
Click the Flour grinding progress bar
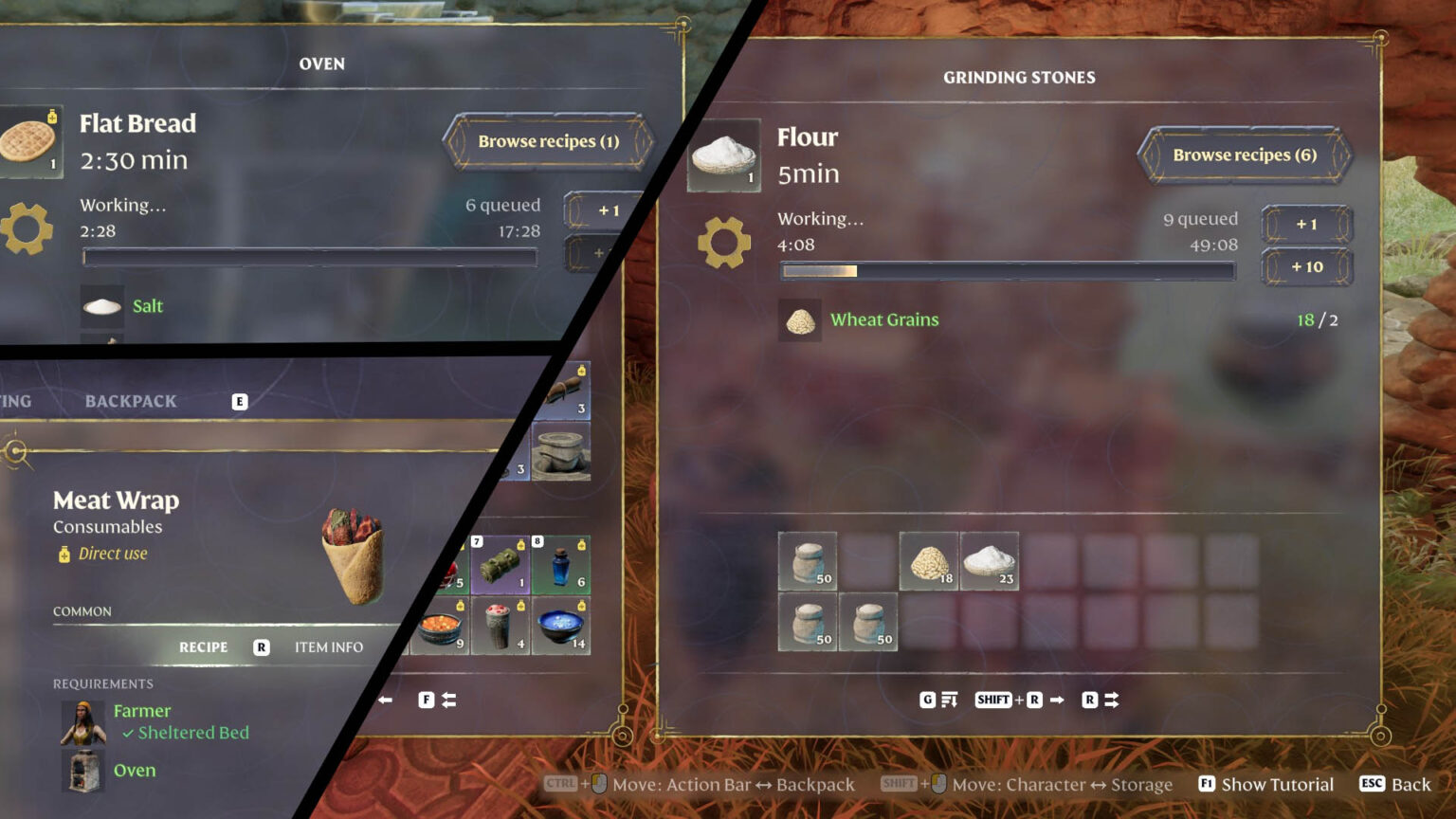[1007, 271]
